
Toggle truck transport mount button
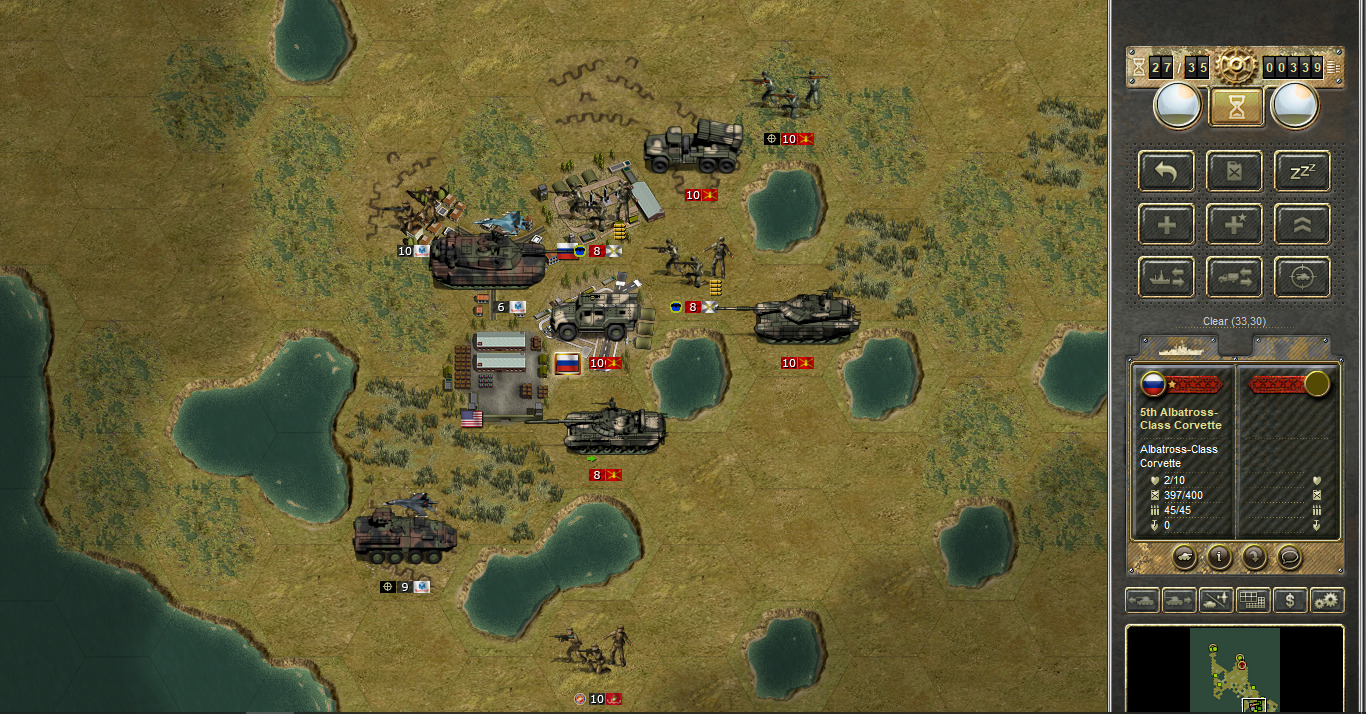pyautogui.click(x=1234, y=277)
